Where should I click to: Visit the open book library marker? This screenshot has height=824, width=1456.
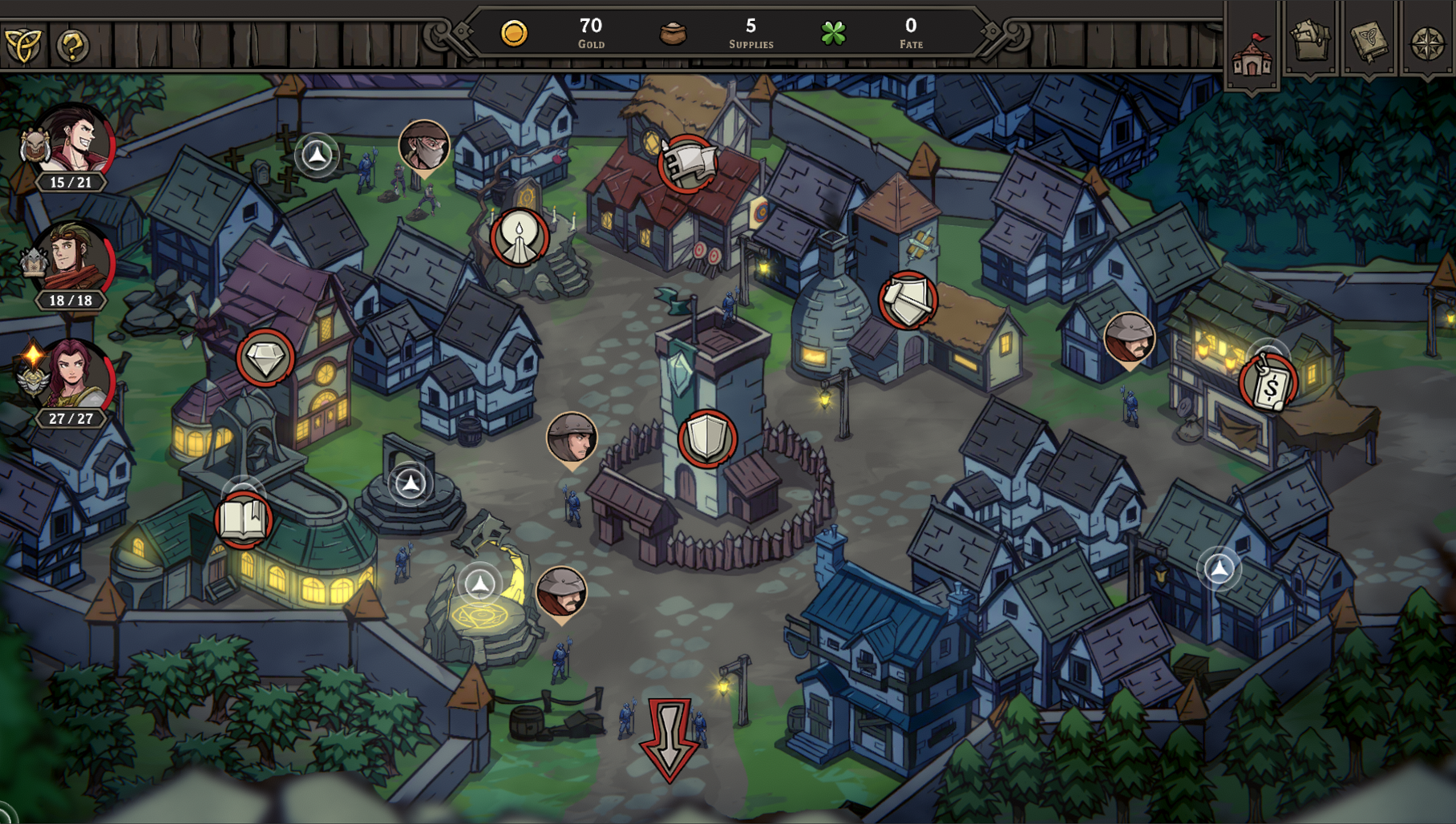(x=244, y=521)
